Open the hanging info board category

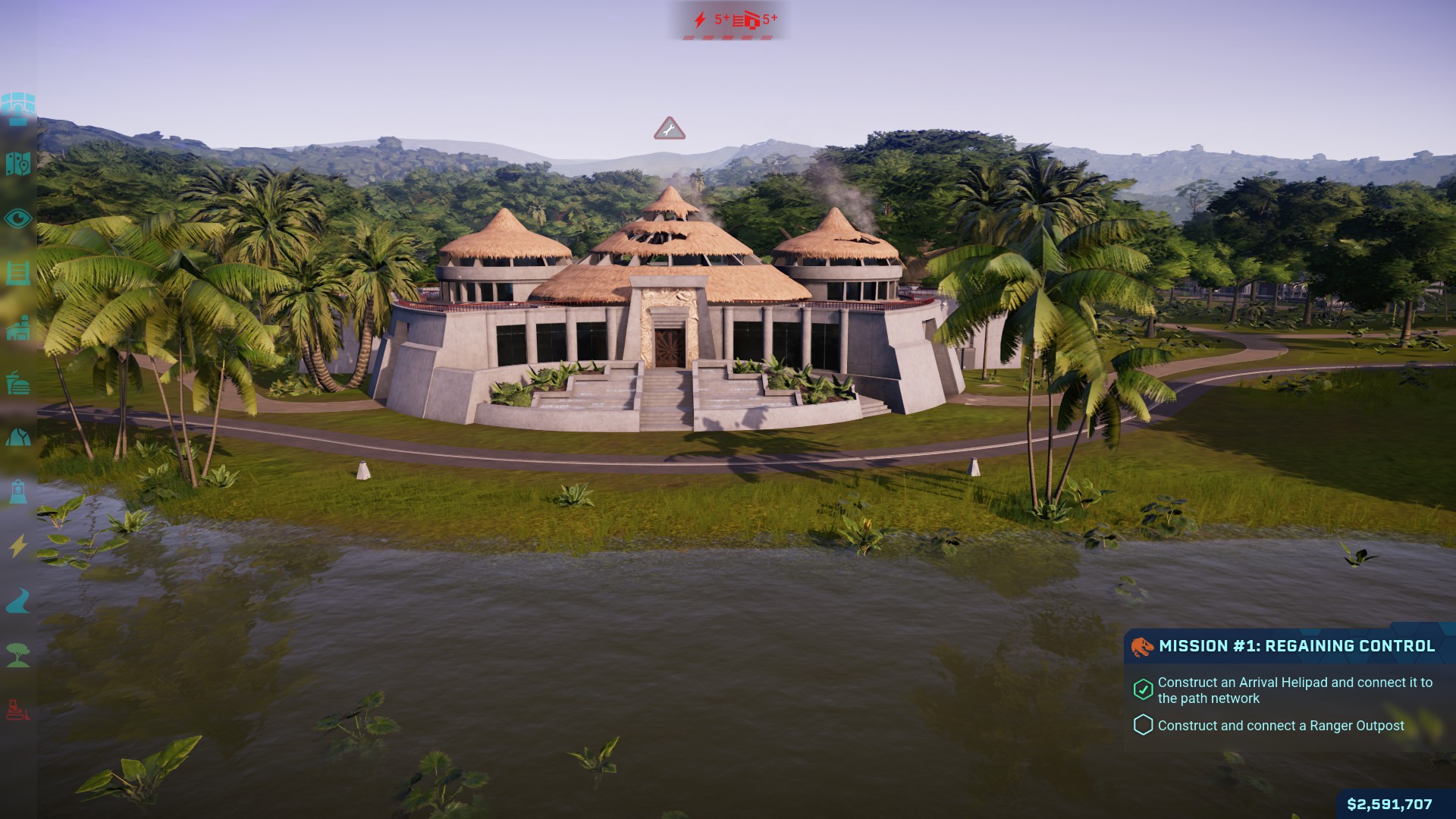[x=18, y=492]
